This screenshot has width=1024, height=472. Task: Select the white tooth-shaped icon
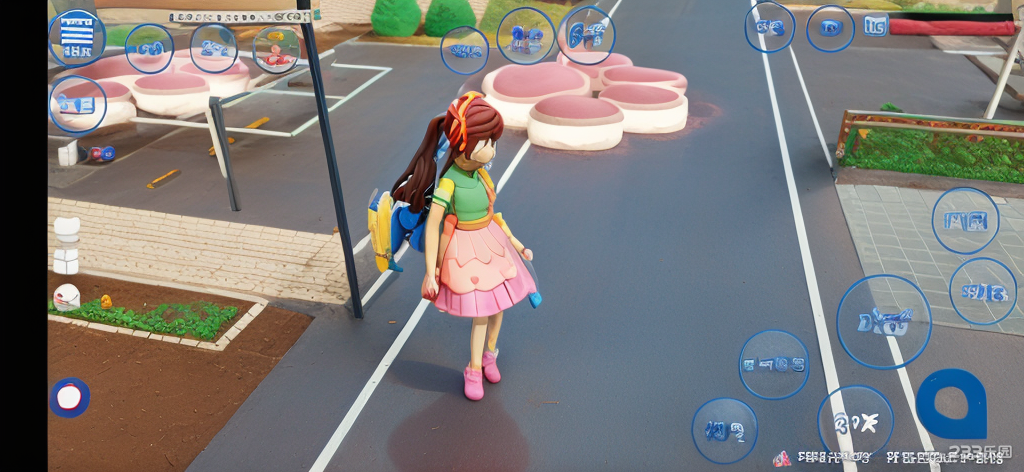click(x=66, y=228)
